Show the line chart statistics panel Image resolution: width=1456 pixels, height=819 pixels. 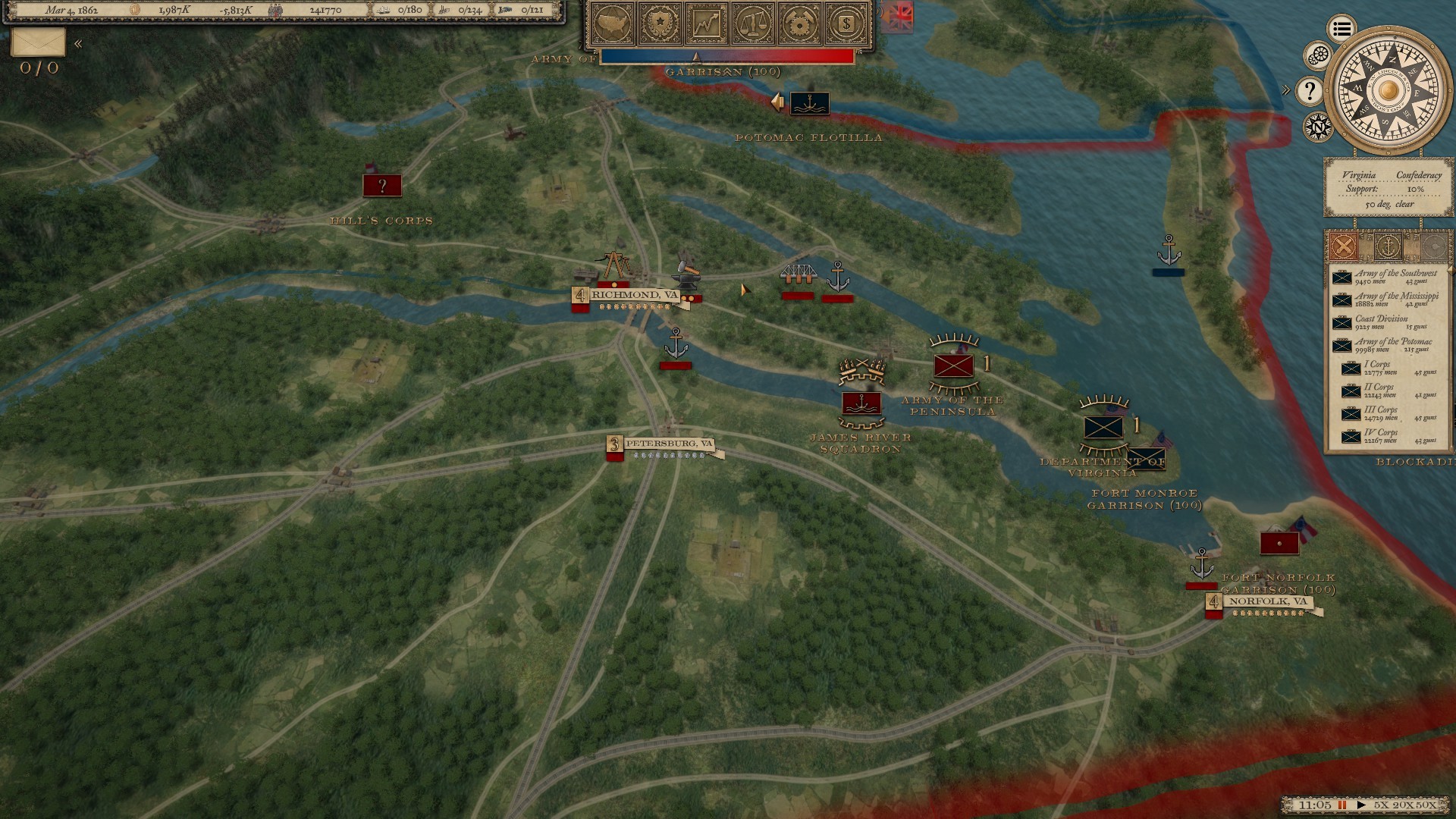(x=707, y=24)
